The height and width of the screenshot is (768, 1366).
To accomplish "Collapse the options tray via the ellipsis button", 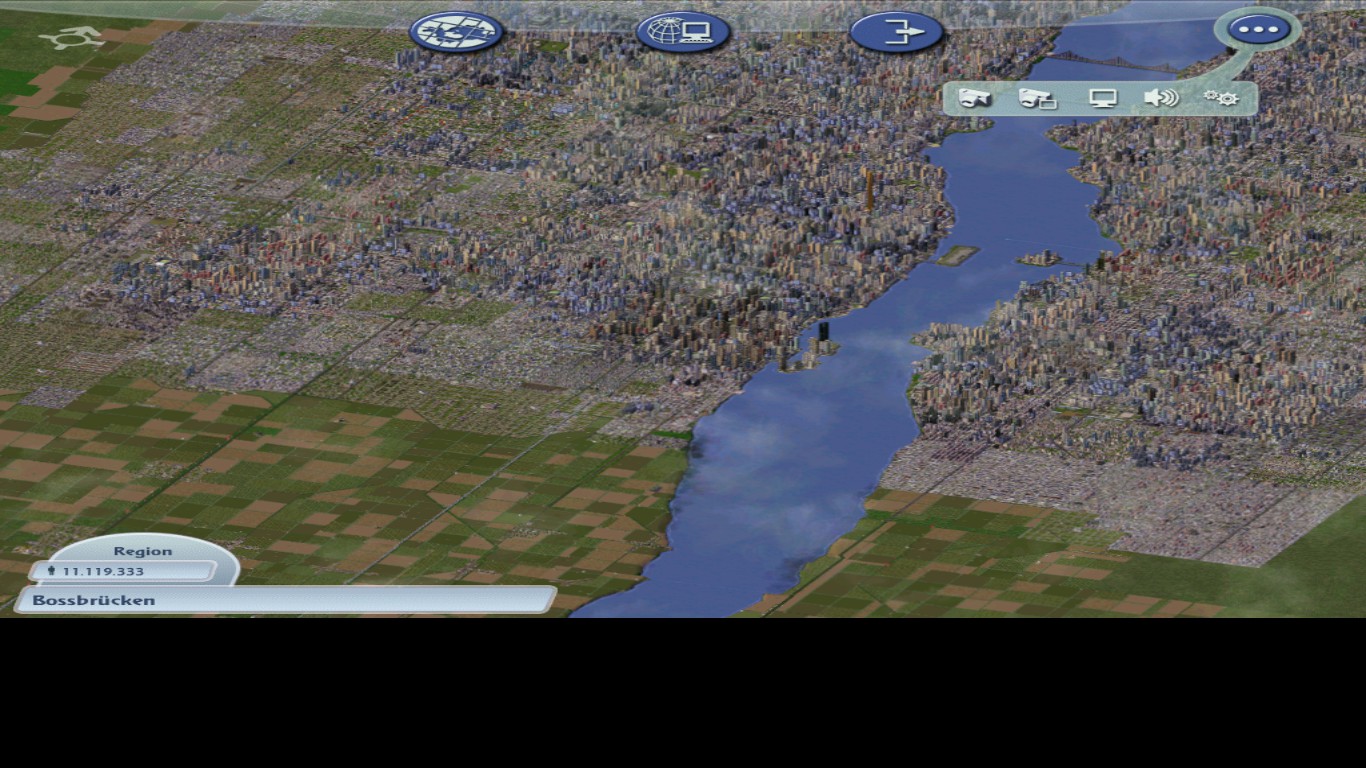I will coord(1258,28).
